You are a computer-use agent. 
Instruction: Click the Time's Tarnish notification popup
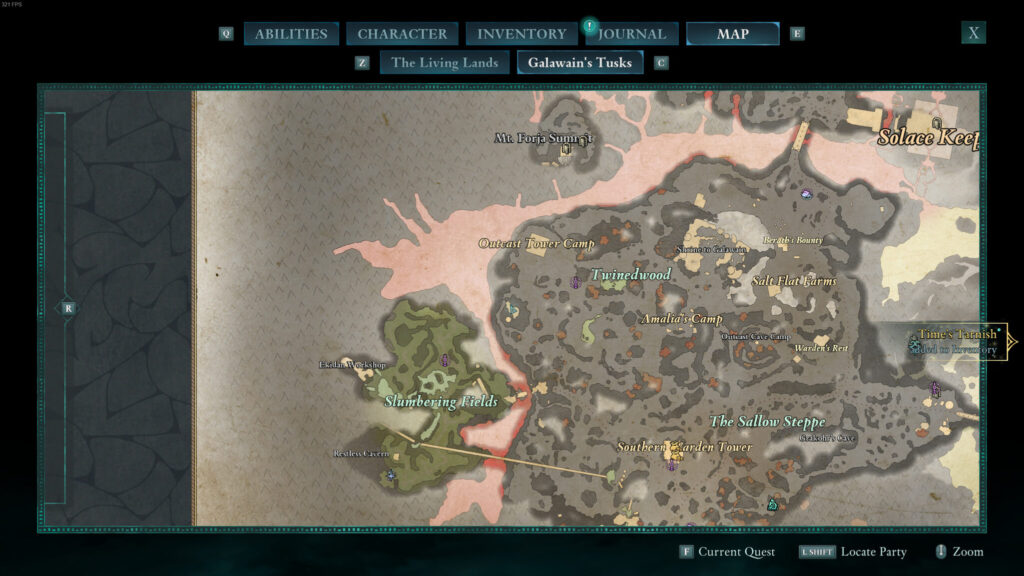[x=957, y=341]
